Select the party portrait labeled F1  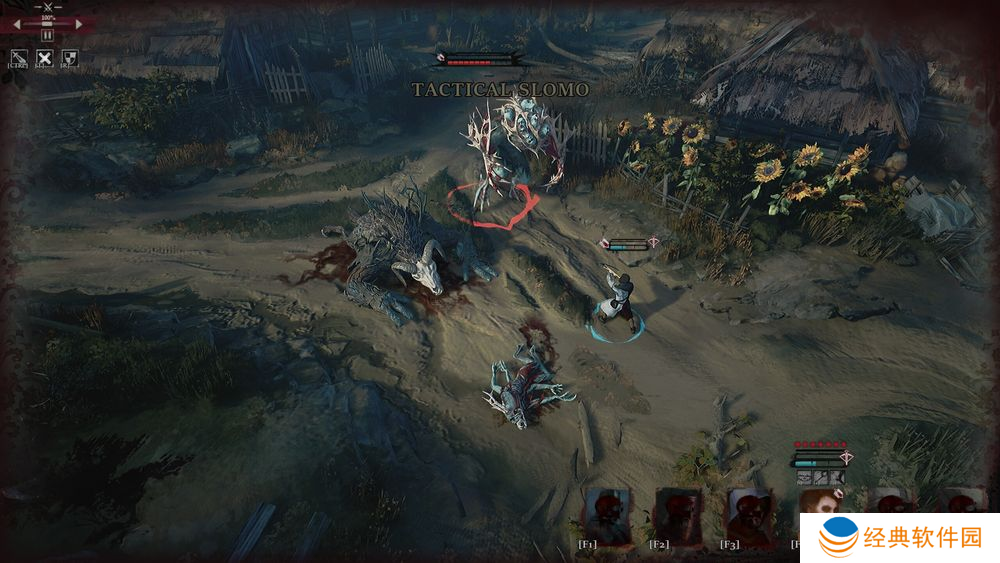607,514
